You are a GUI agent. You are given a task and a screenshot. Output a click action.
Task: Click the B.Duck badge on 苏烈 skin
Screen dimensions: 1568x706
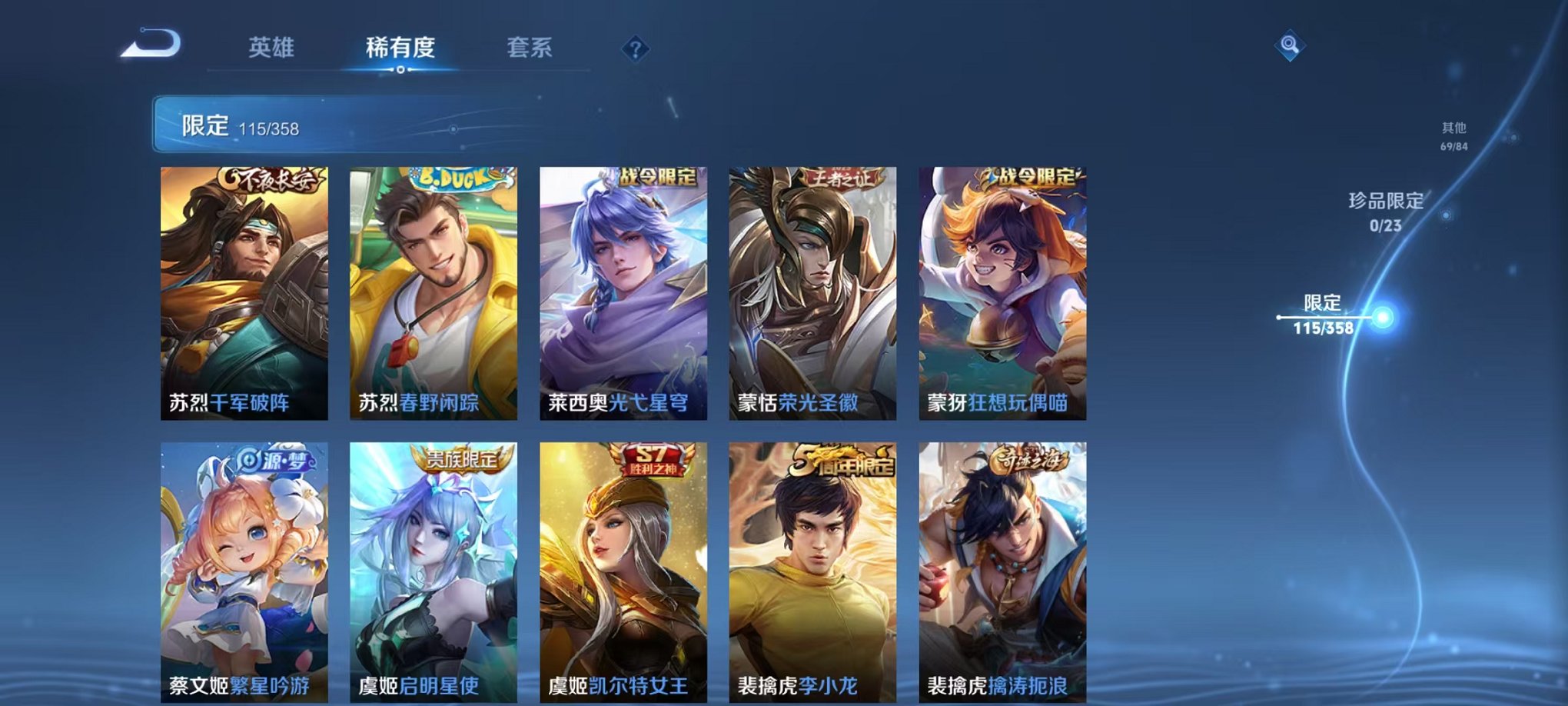[x=453, y=177]
